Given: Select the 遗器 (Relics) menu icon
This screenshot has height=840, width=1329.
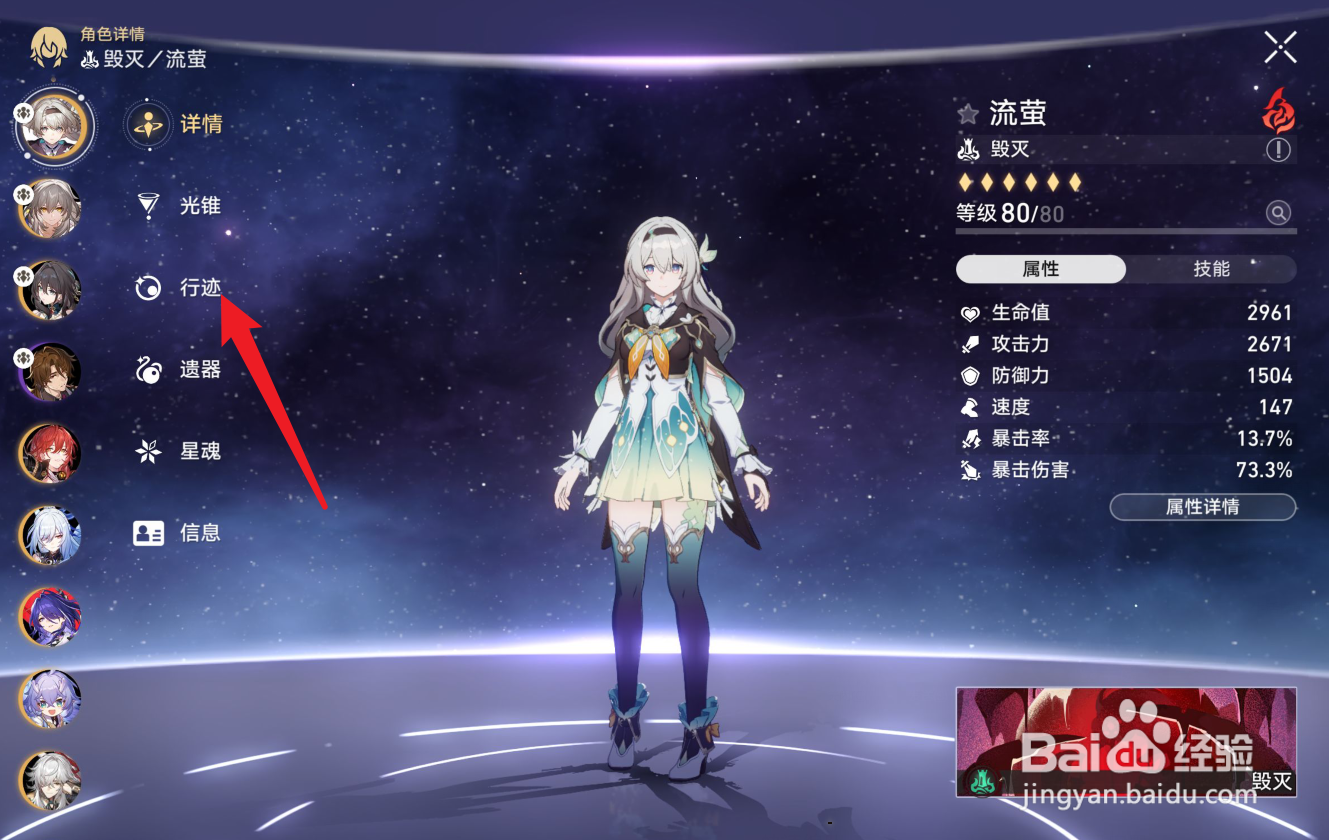Looking at the screenshot, I should pyautogui.click(x=147, y=369).
